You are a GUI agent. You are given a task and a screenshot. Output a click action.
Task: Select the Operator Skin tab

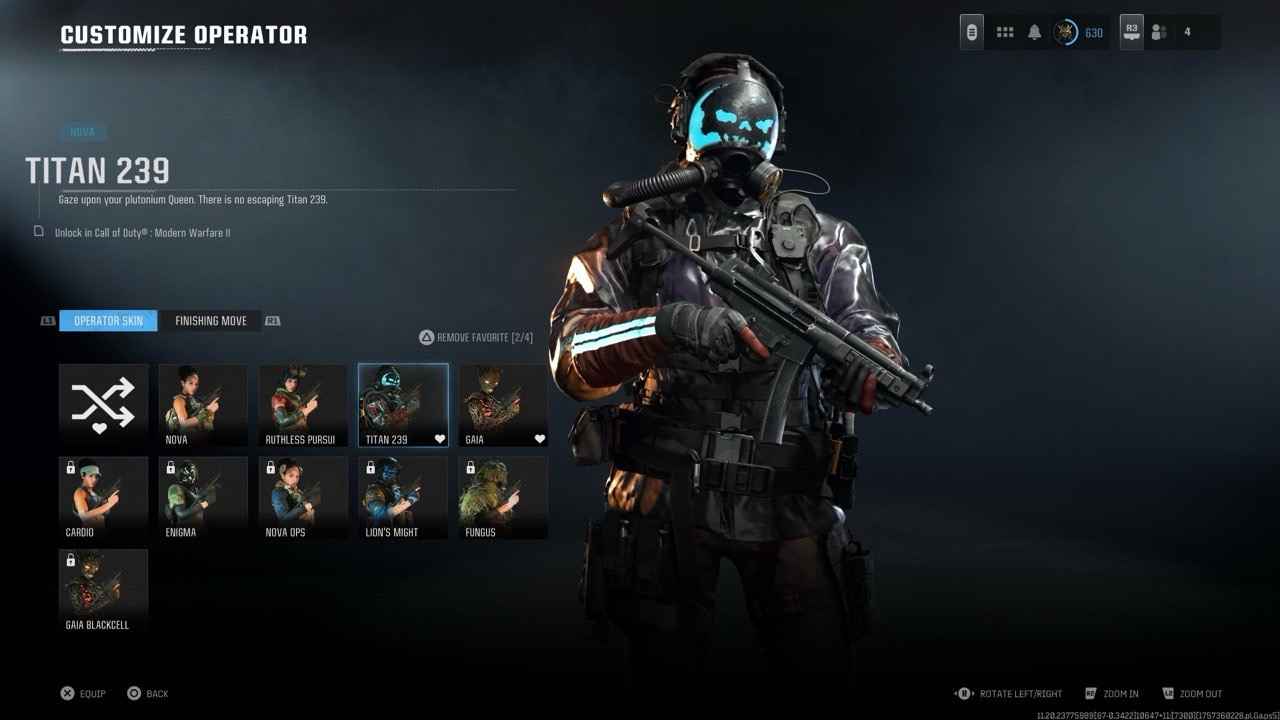(x=108, y=321)
